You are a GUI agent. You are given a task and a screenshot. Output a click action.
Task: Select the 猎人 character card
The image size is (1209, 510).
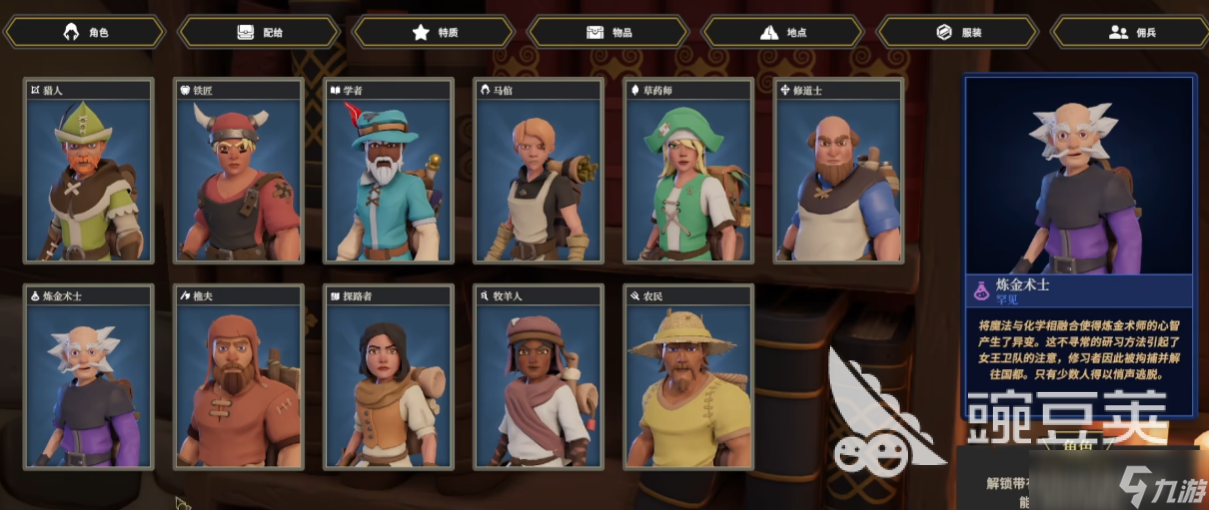[x=89, y=172]
